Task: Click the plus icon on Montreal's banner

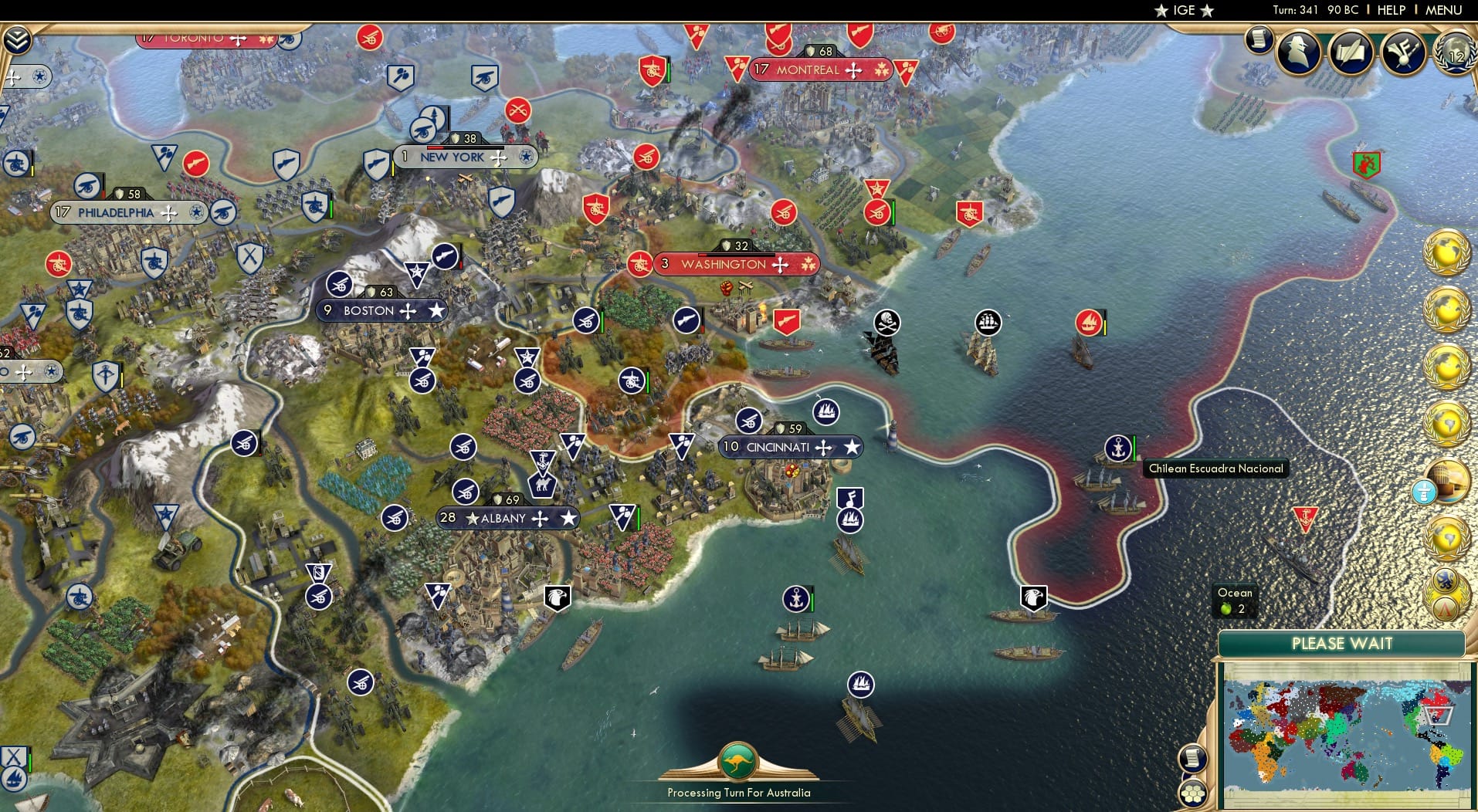Action: (853, 70)
